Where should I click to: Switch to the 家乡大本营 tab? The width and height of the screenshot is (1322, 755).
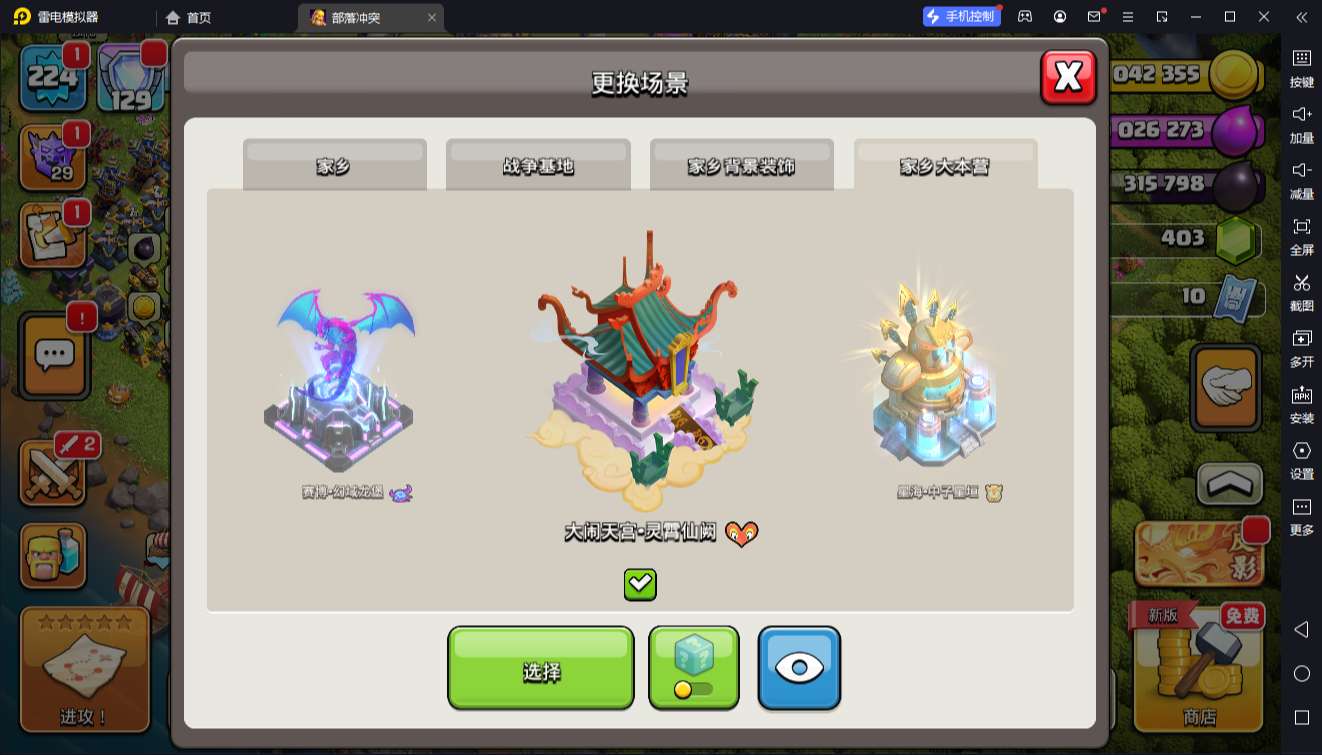(x=945, y=165)
